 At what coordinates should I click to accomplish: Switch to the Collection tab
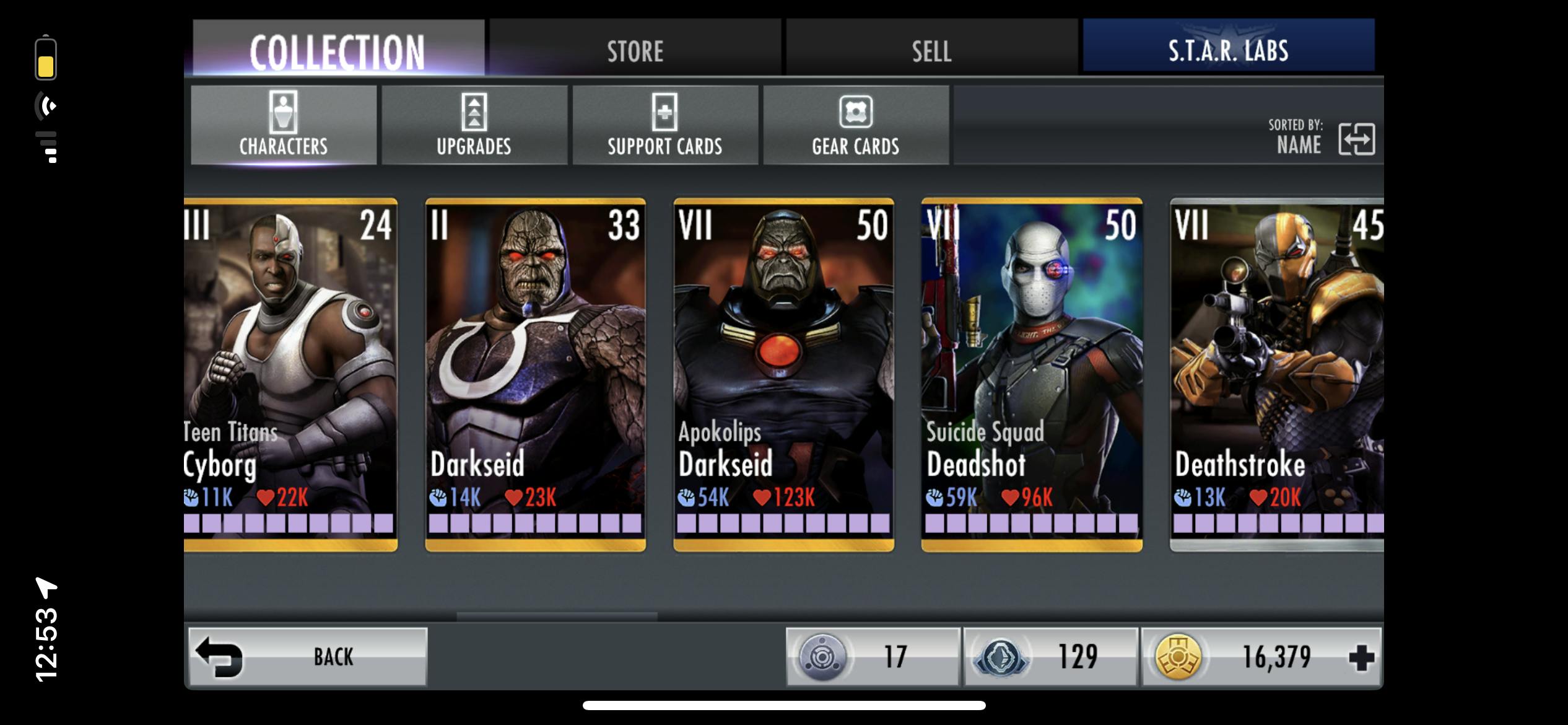[338, 50]
